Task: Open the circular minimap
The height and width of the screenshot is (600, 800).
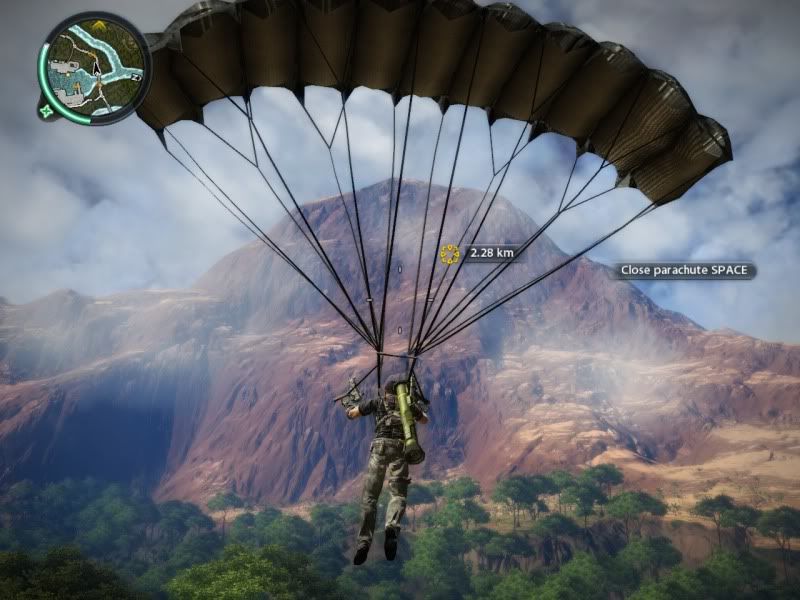Action: coord(95,67)
